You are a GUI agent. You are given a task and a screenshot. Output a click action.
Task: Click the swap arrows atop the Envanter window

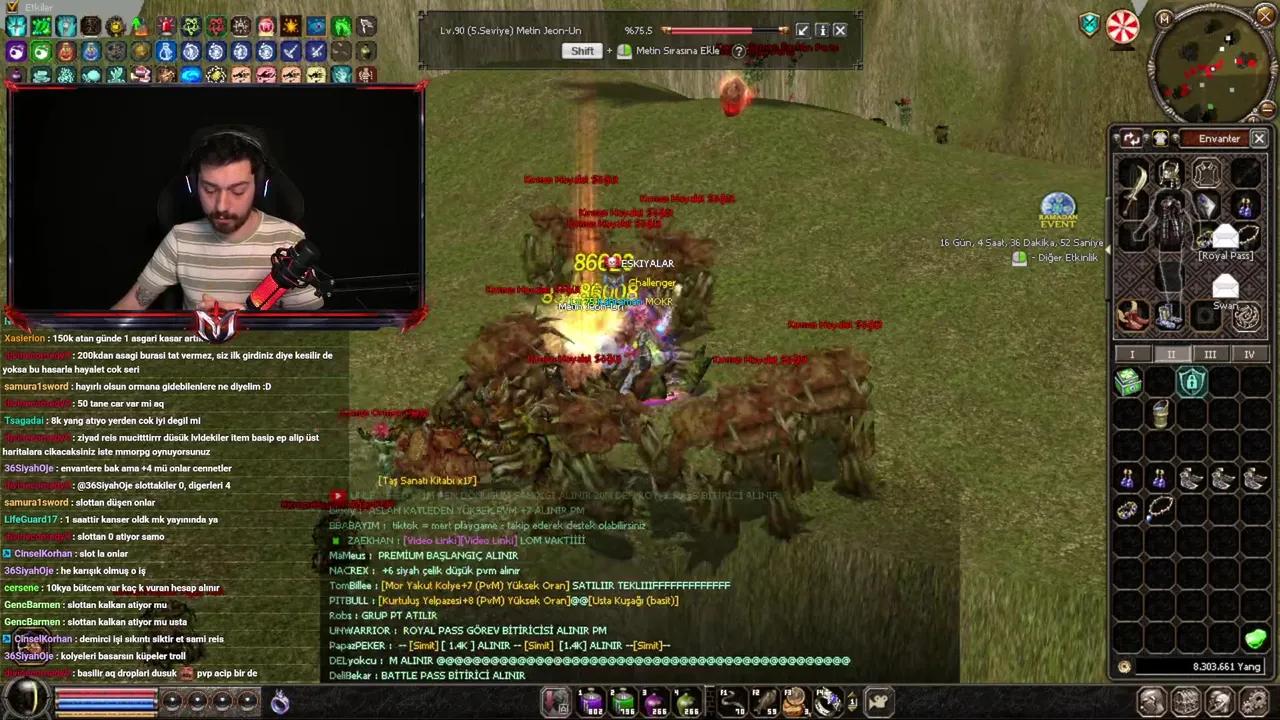[x=1132, y=139]
